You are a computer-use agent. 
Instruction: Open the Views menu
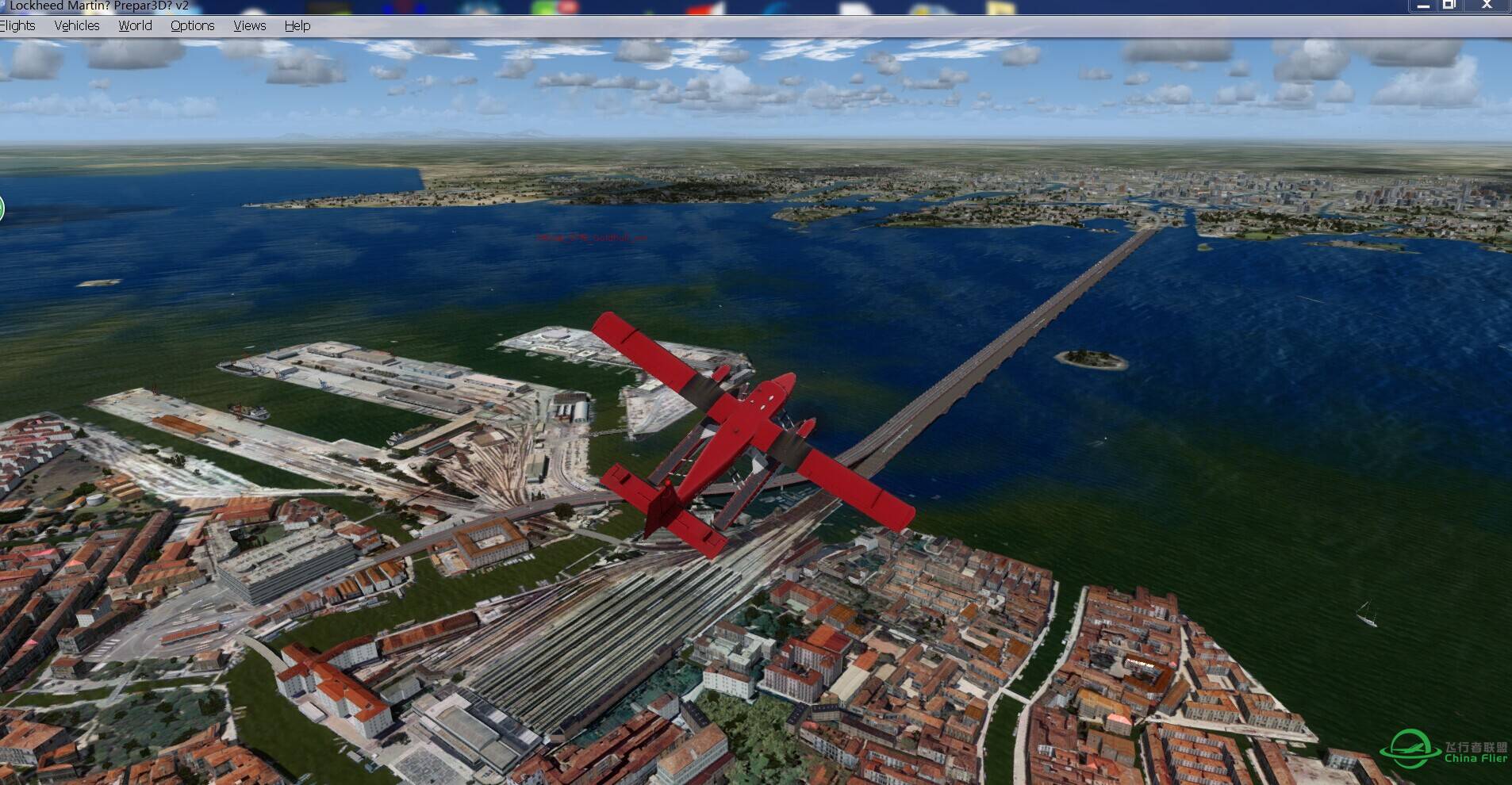click(249, 25)
